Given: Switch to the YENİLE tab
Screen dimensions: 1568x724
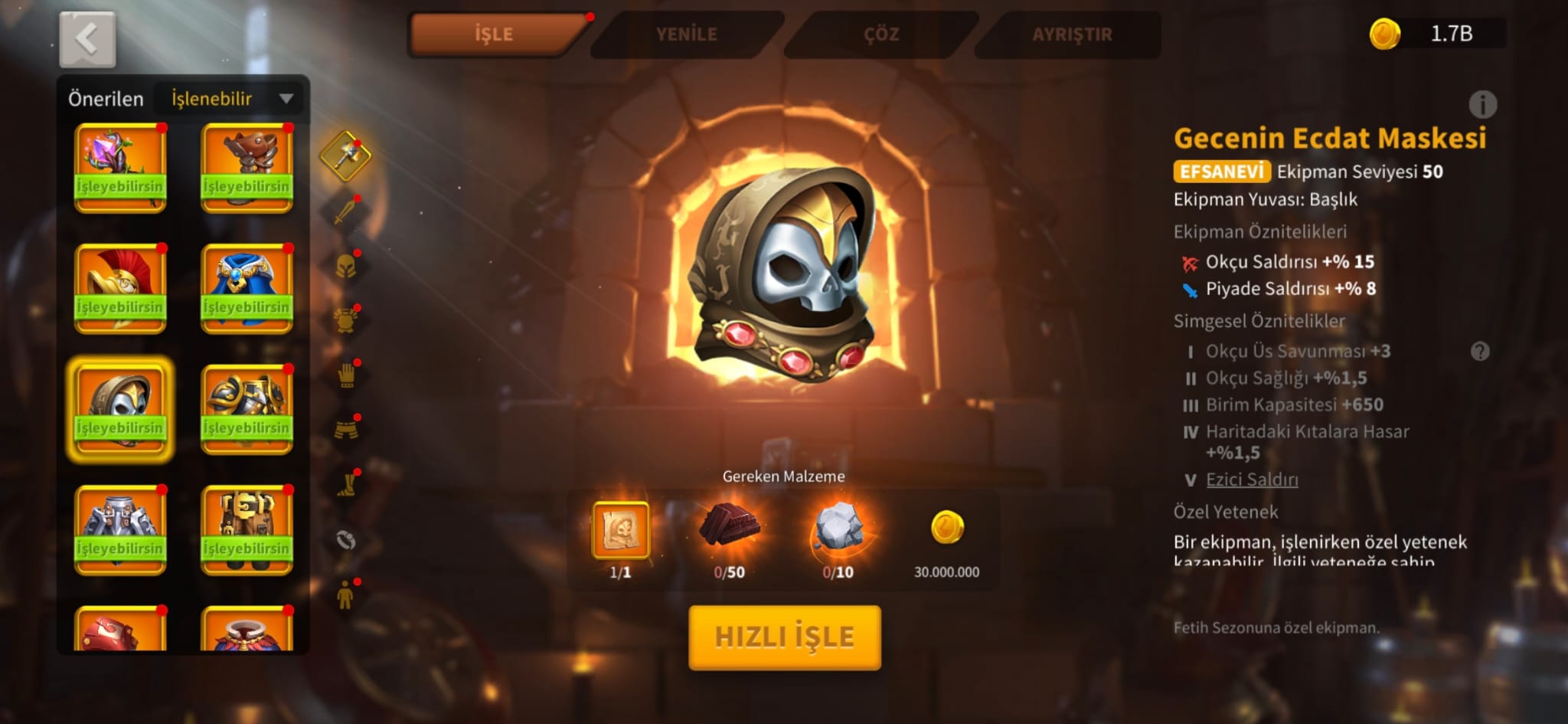Looking at the screenshot, I should pos(686,34).
